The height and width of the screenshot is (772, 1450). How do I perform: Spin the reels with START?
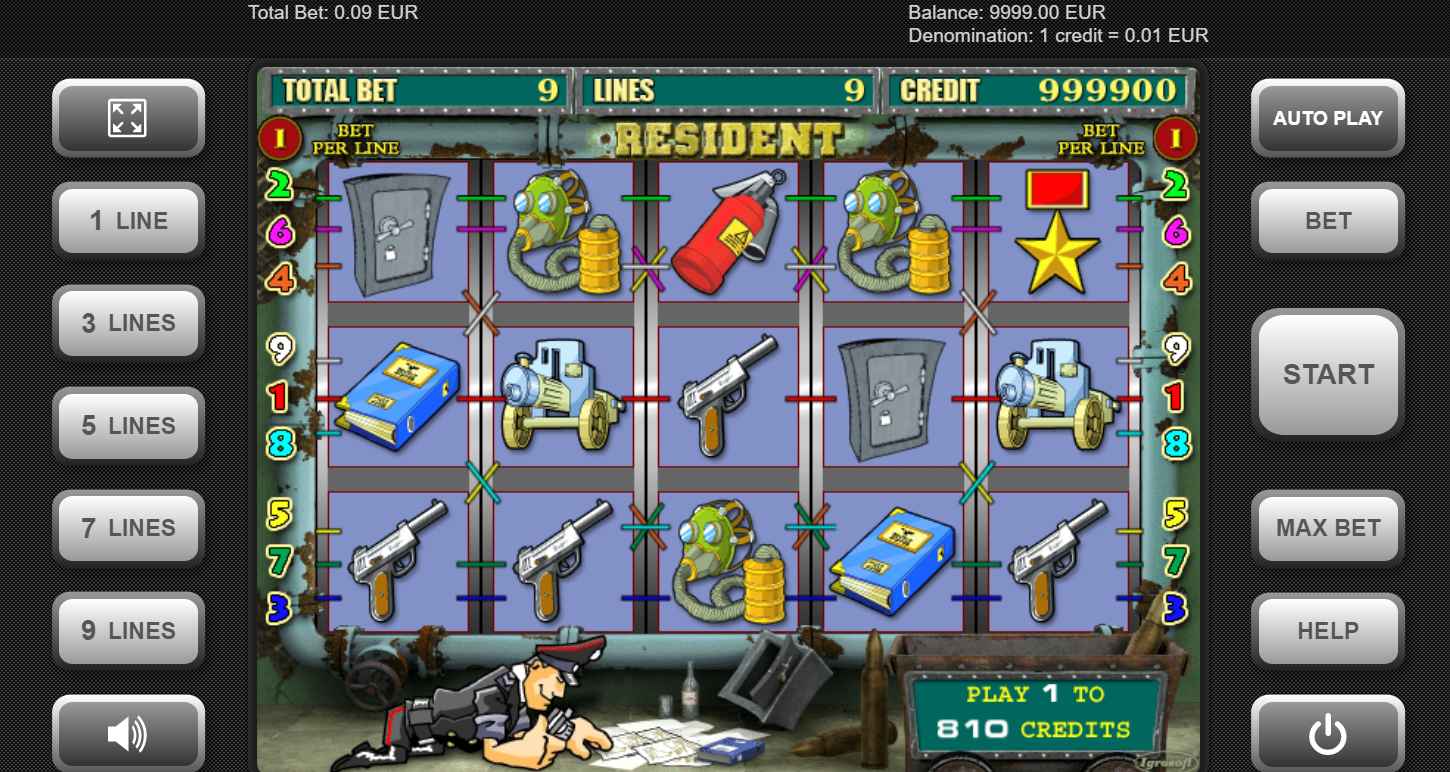1327,374
